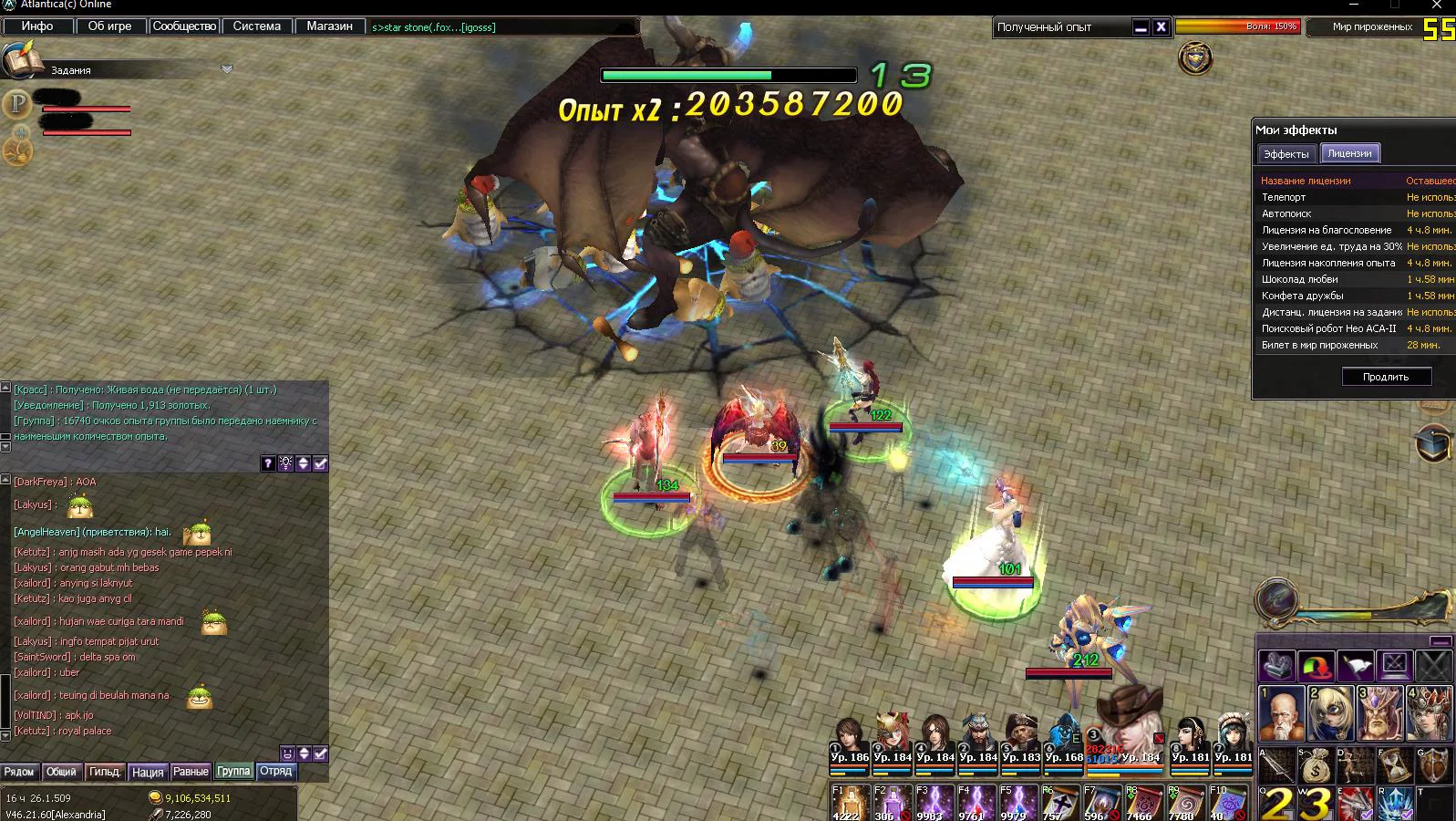Choose the Нация chat channel
1456x821 pixels.
click(x=148, y=772)
